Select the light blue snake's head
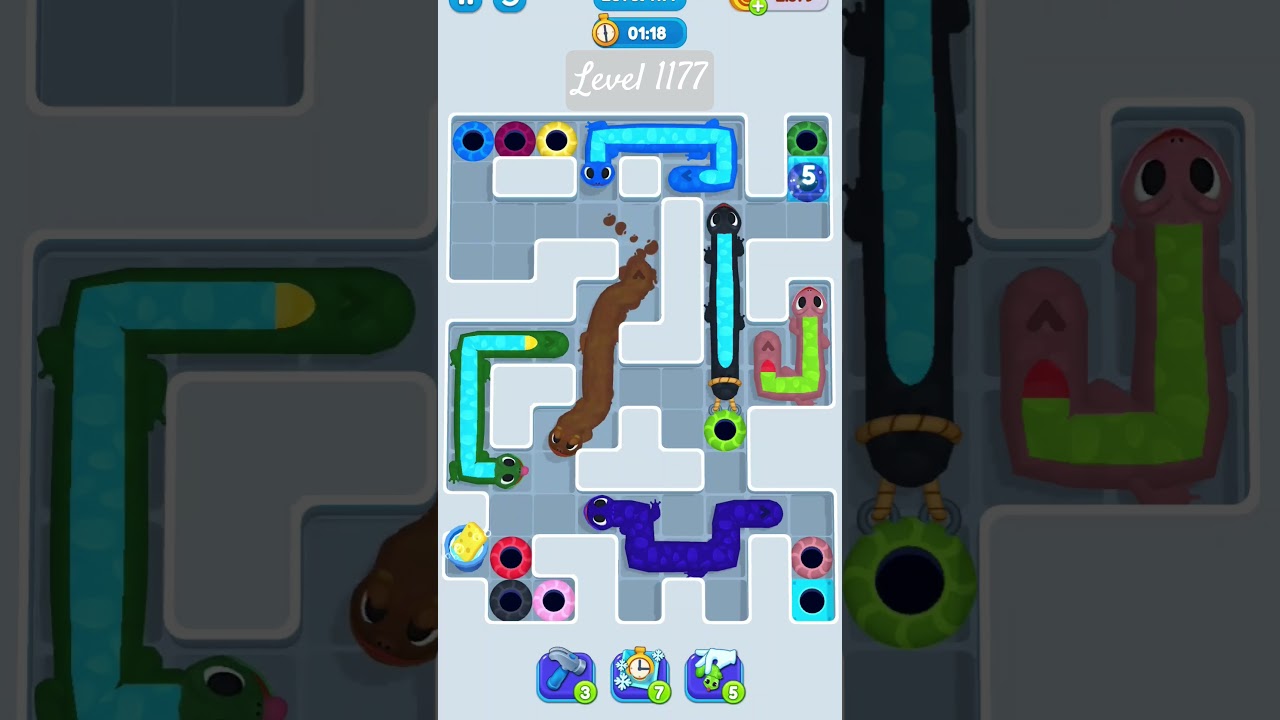Image resolution: width=1280 pixels, height=720 pixels. click(600, 175)
